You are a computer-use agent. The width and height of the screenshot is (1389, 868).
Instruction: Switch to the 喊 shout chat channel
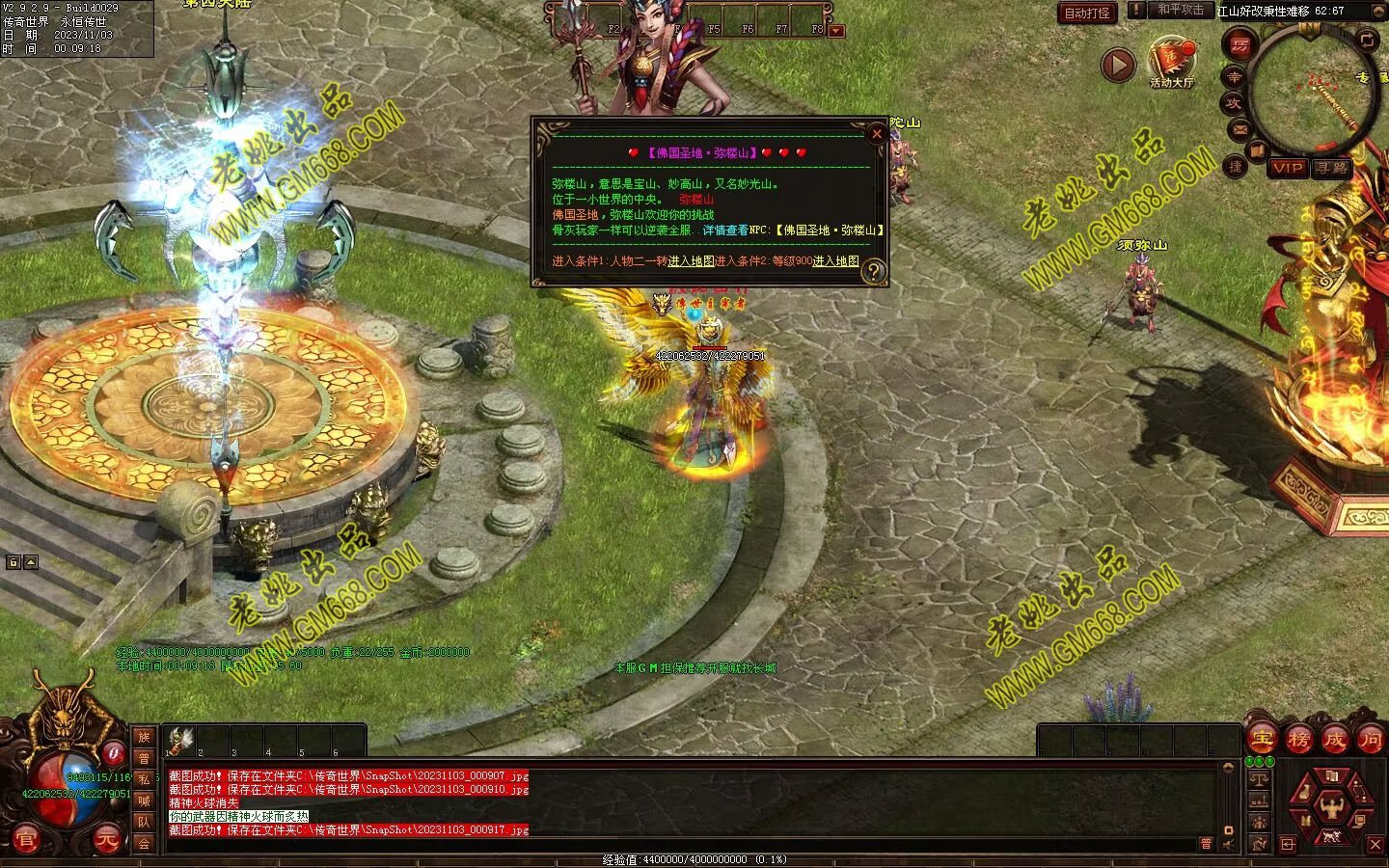144,800
